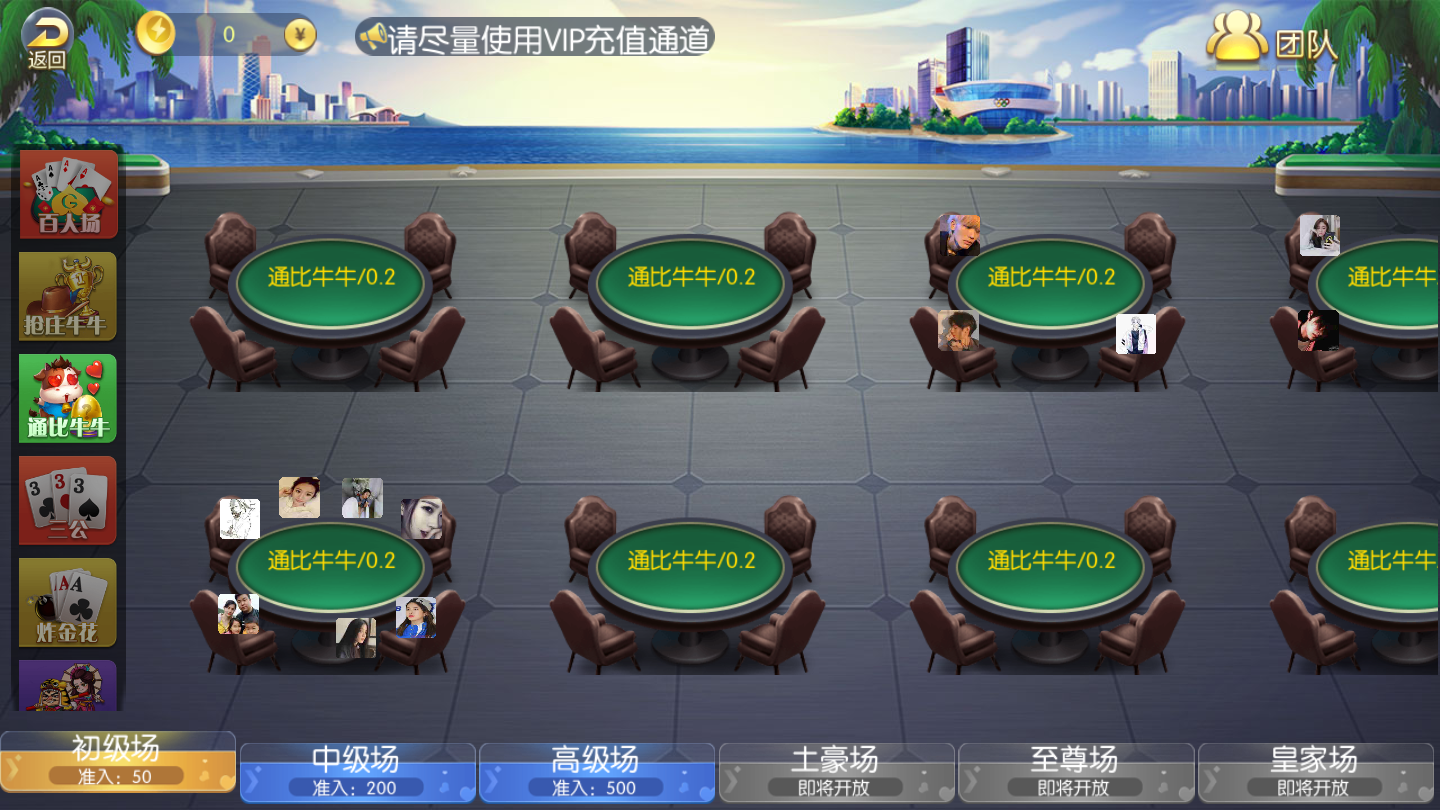Select the 土豪场 tab
1440x810 pixels.
(x=835, y=770)
